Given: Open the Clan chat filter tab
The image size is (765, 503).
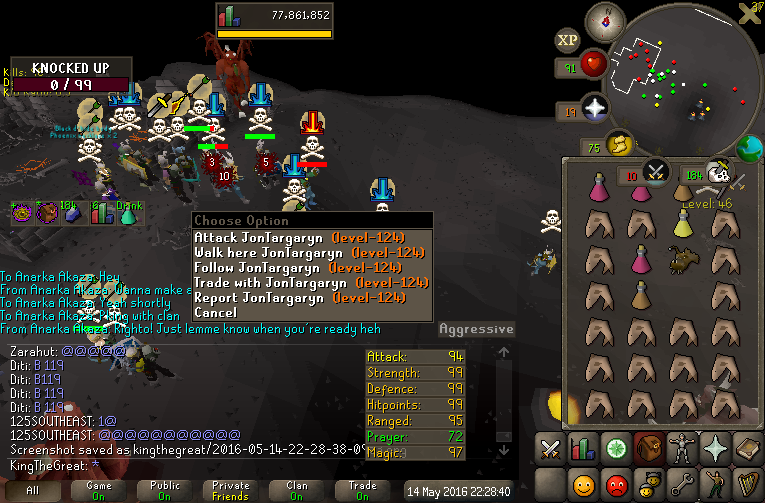Looking at the screenshot, I should (x=297, y=490).
